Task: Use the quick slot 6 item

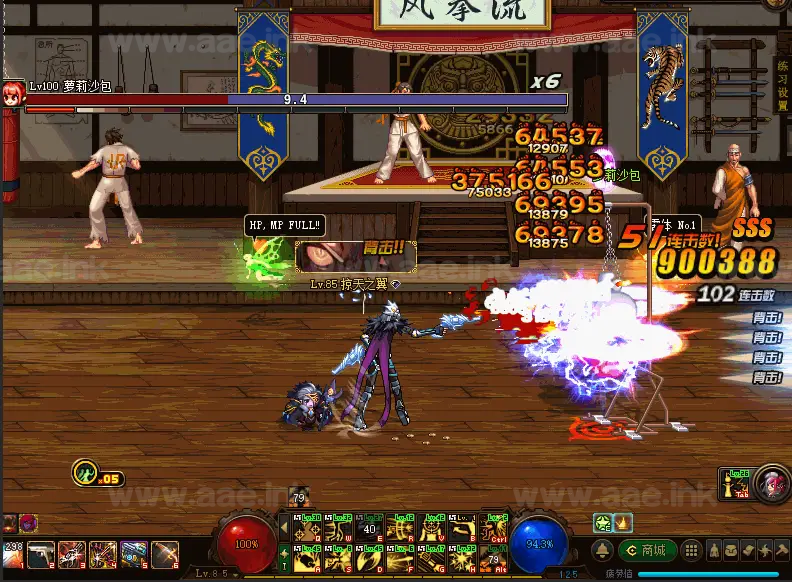Action: [165, 554]
